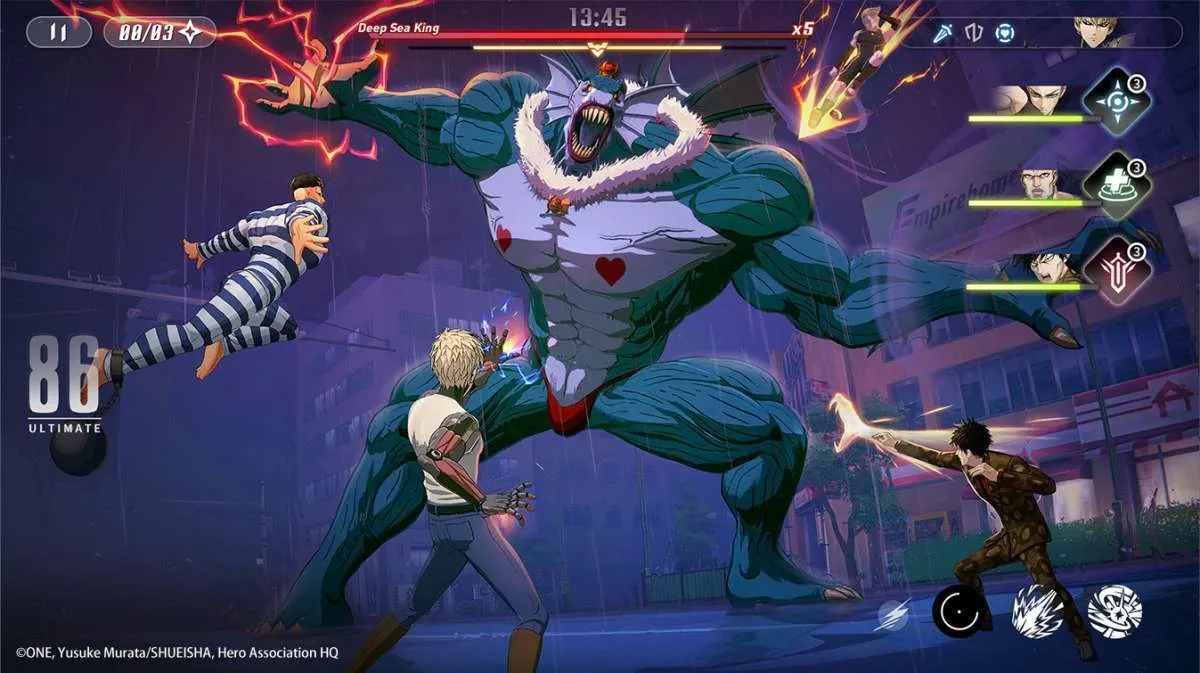Screen dimensions: 1200x673
Task: Activate the four-arrow target skill diamond
Action: [x=1116, y=102]
